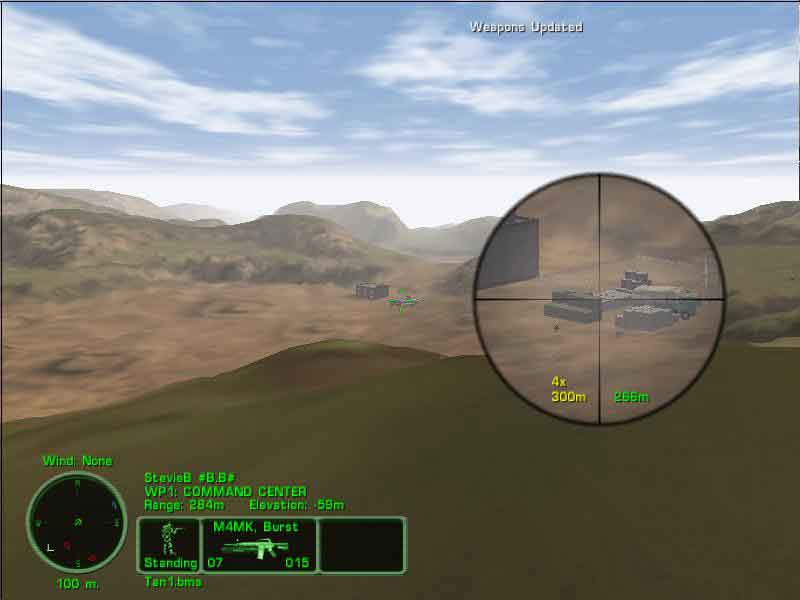Viewport: 800px width, 600px height.
Task: Click the circular compass radar
Action: (x=68, y=520)
